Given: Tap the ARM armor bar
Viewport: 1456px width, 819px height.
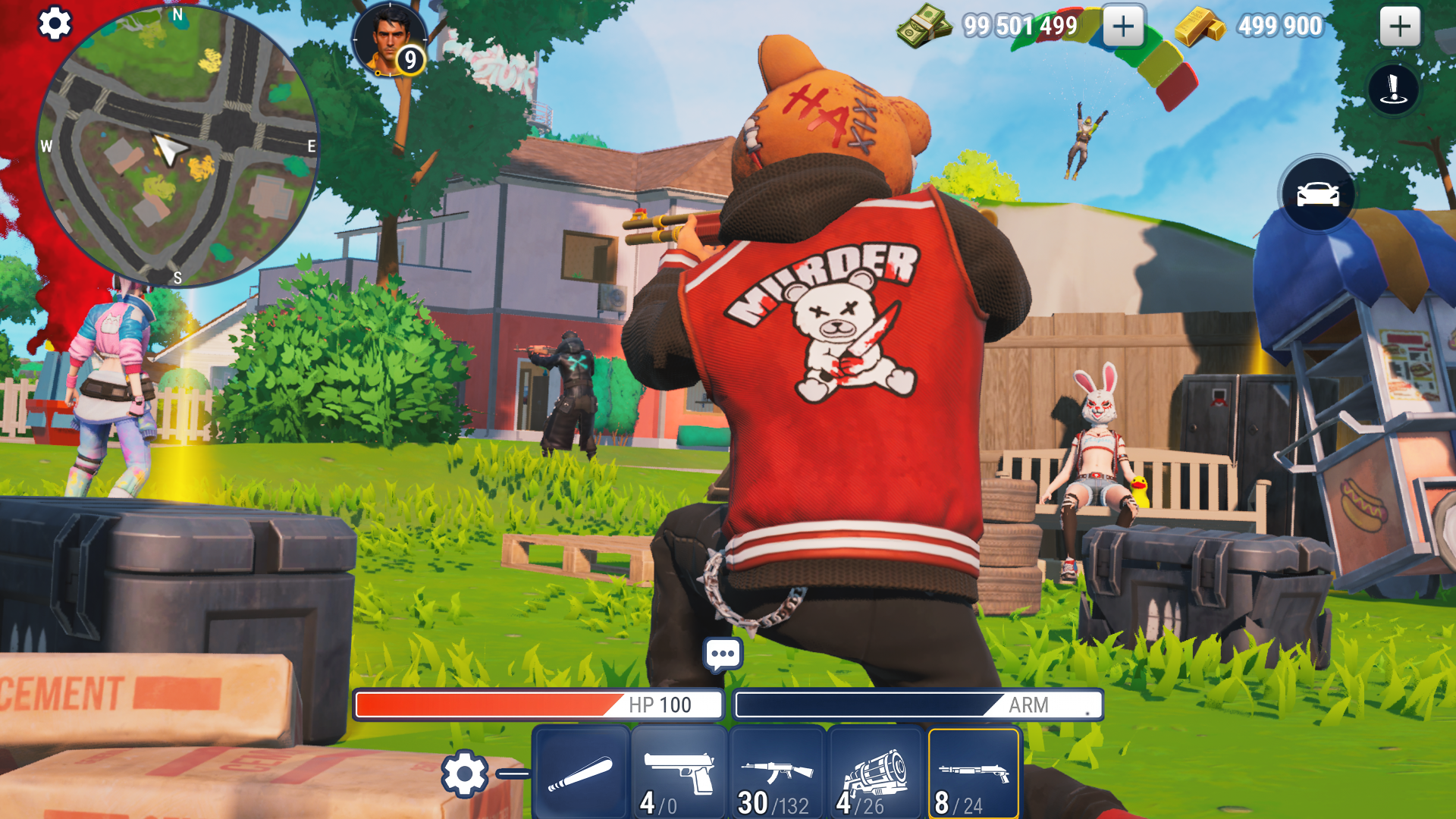Looking at the screenshot, I should coord(918,704).
